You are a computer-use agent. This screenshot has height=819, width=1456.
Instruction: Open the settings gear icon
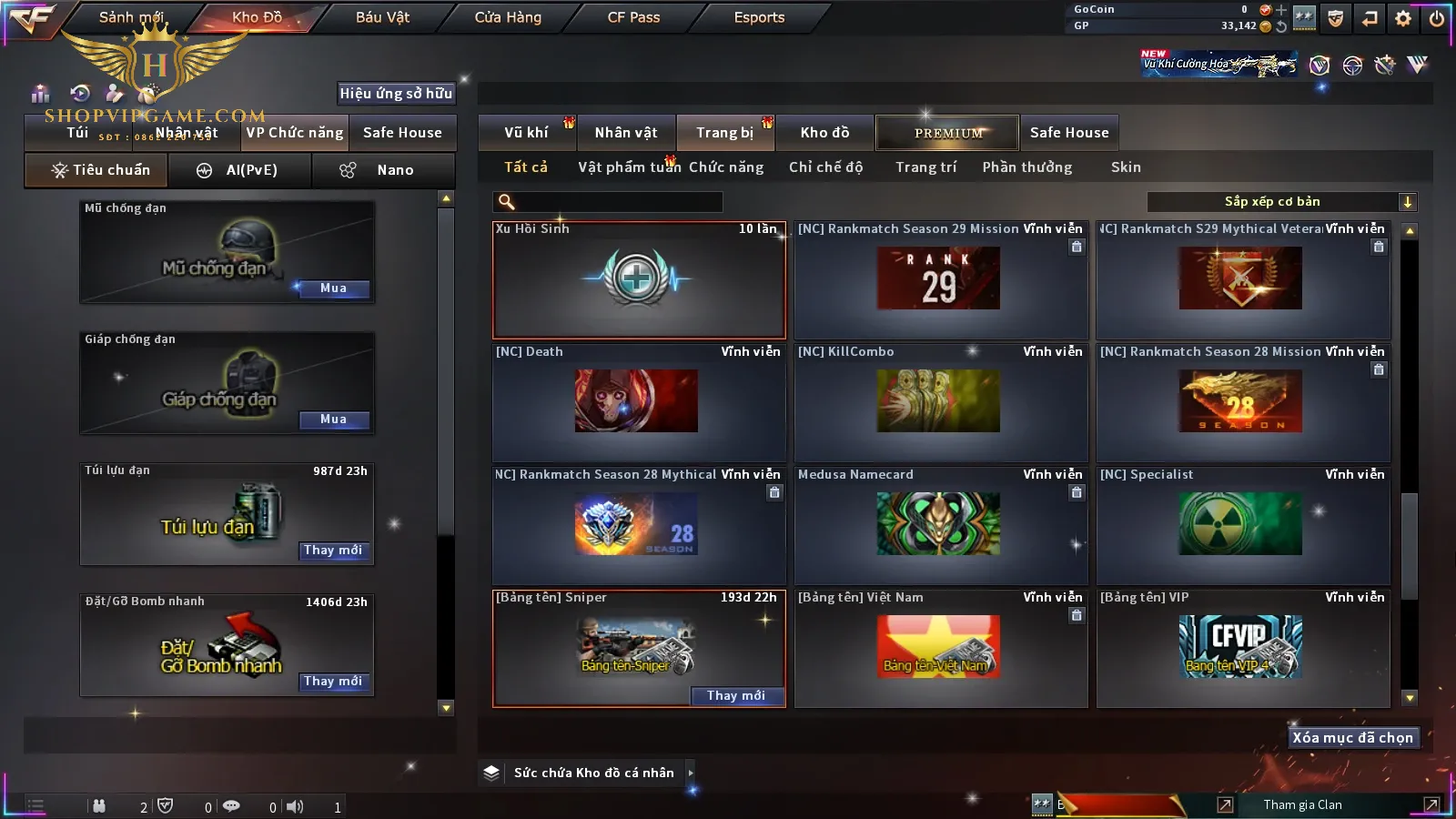tap(1403, 18)
